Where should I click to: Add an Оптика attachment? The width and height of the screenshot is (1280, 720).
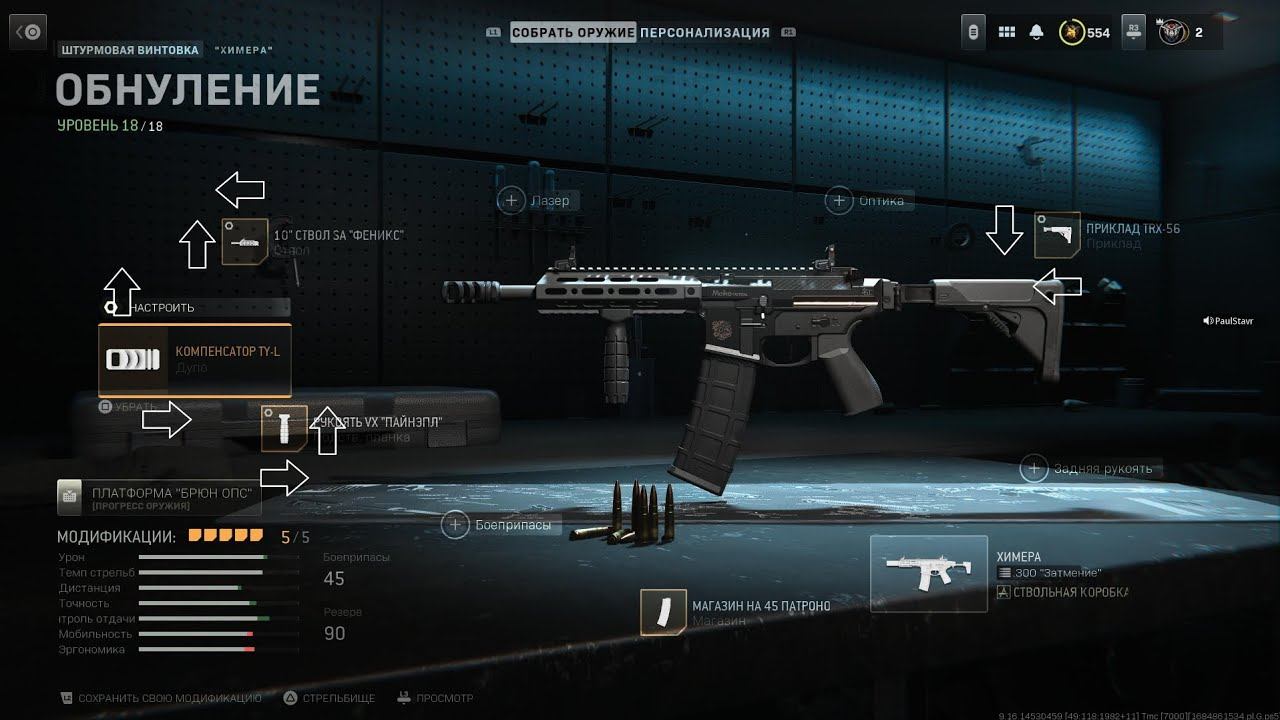pos(839,201)
